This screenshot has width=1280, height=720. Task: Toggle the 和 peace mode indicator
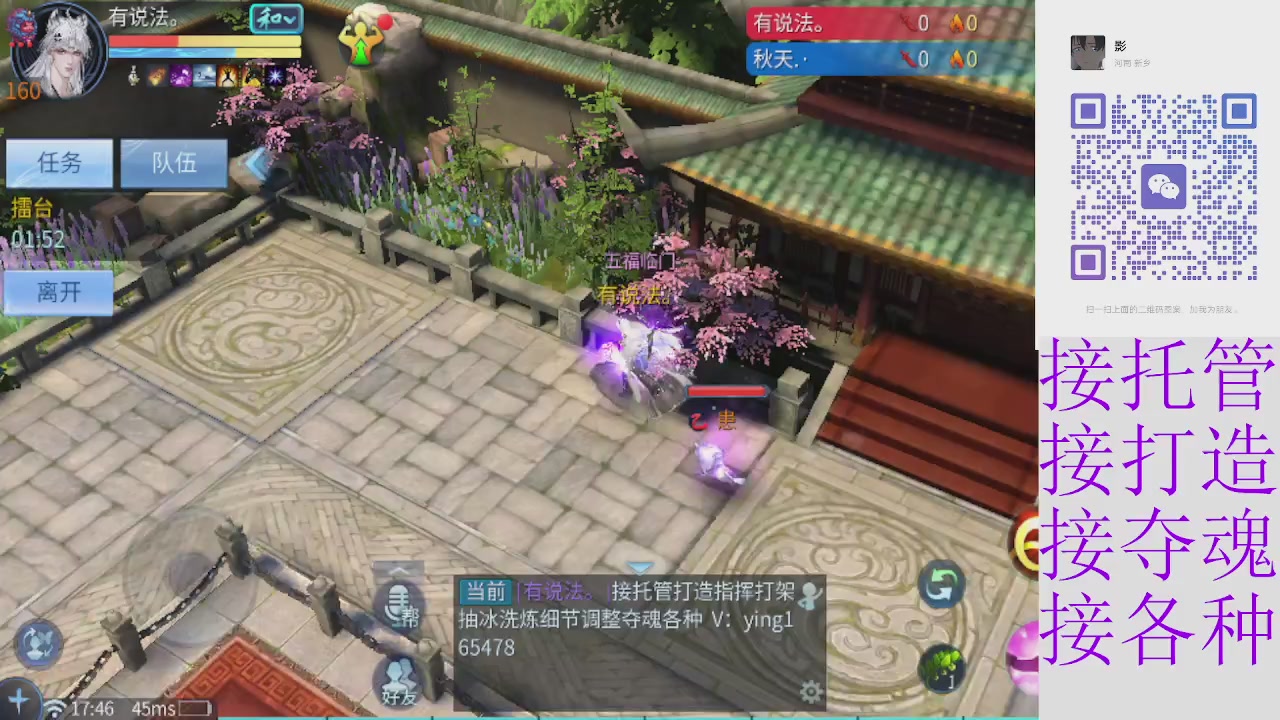[x=268, y=20]
